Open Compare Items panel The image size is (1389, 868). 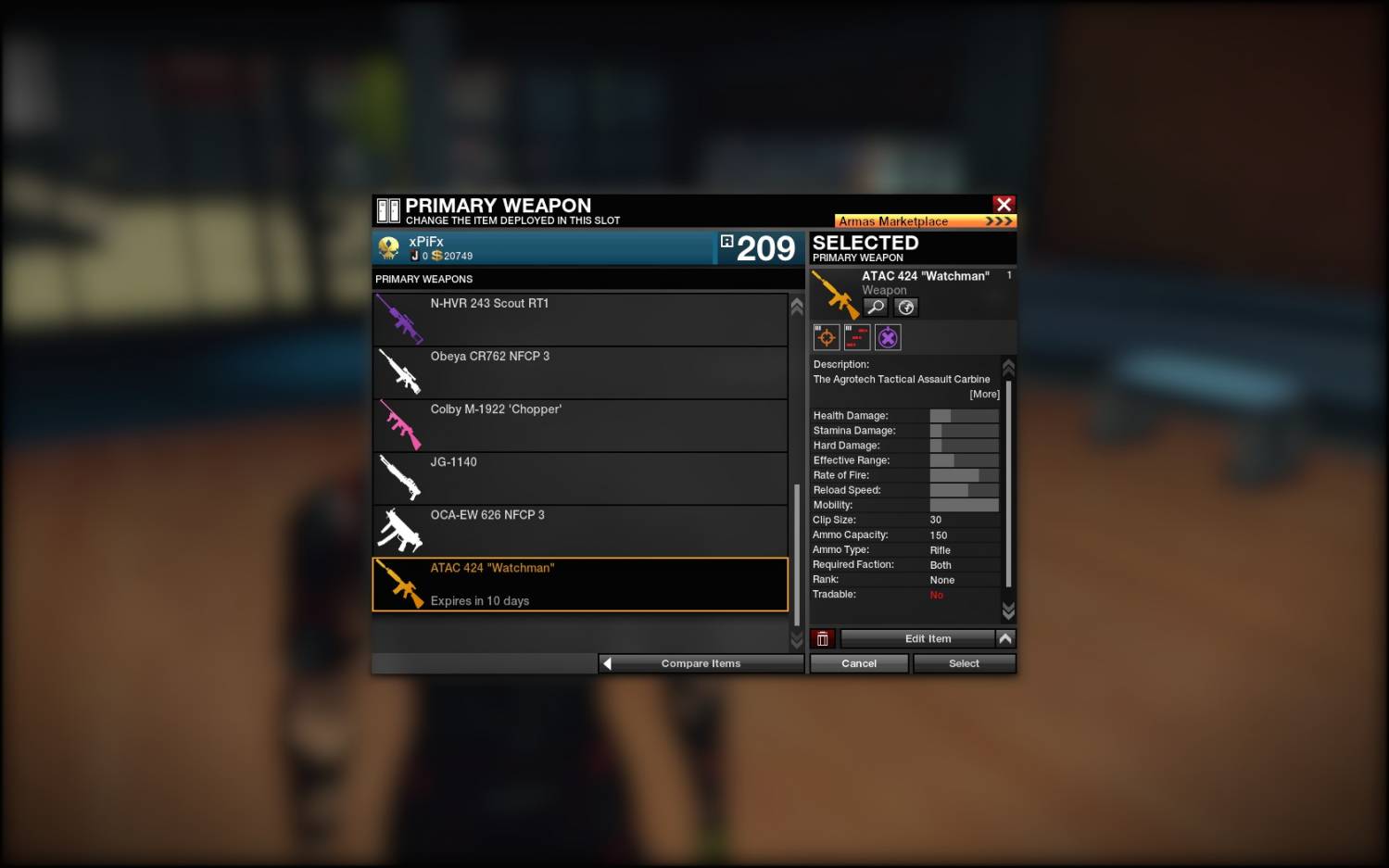[x=701, y=663]
